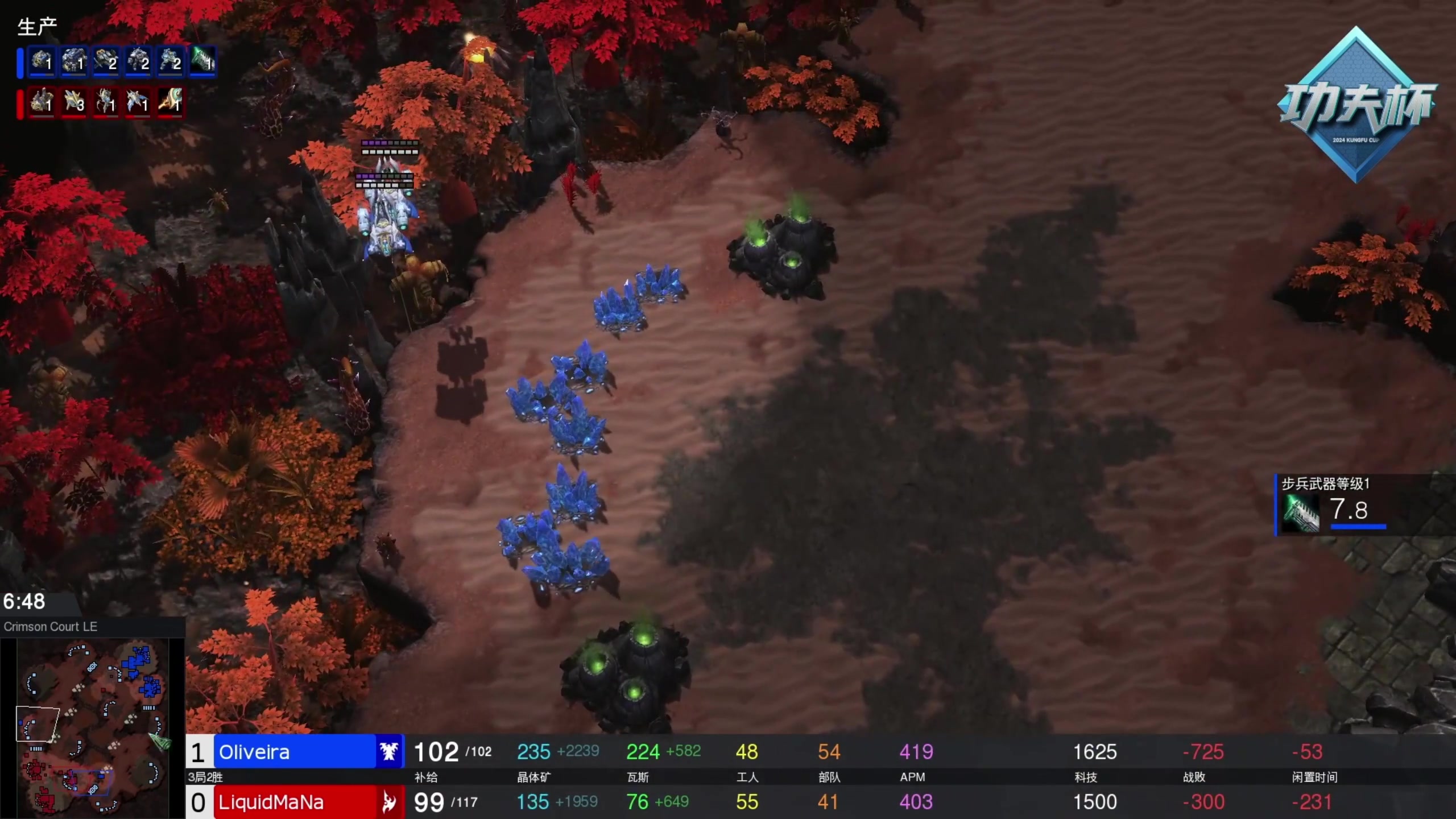Click the red production icon showing count 3
The height and width of the screenshot is (819, 1456).
74,102
